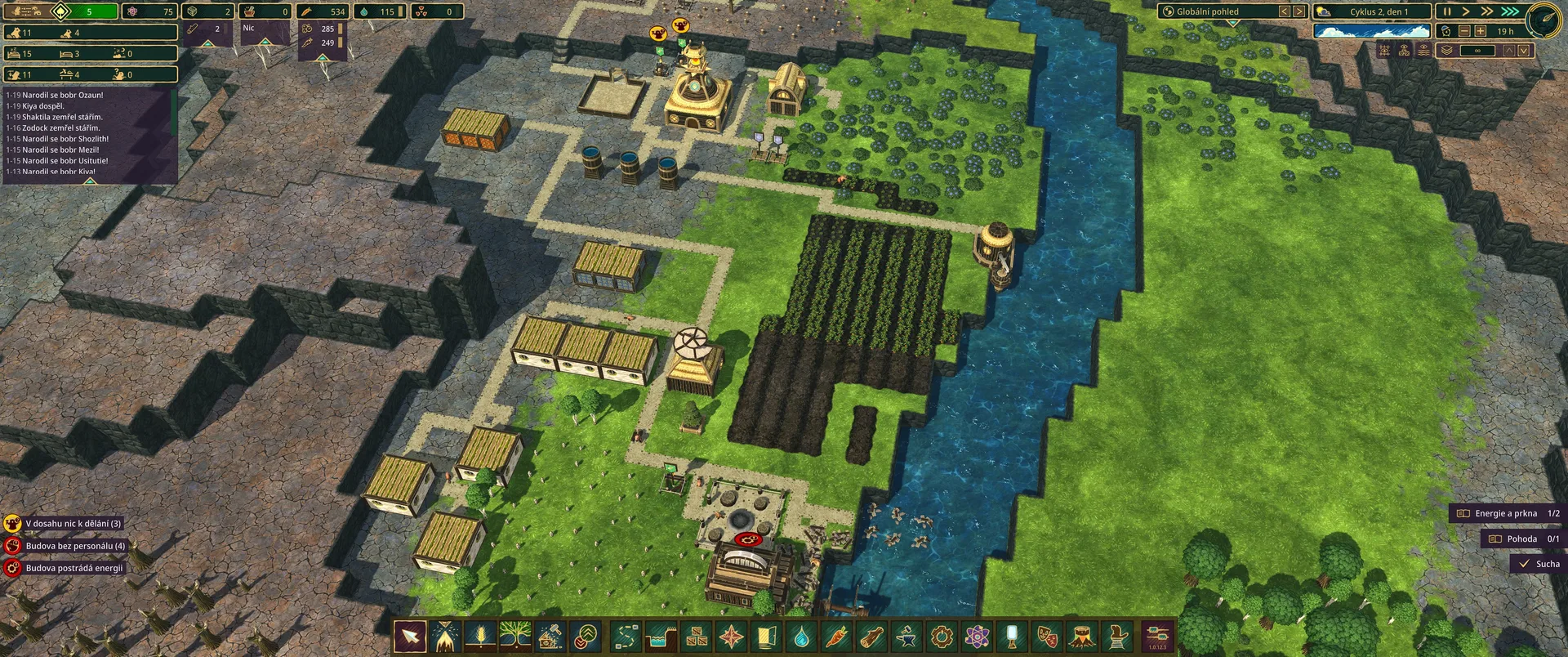Open the 'Energie a prkna' objective
The image size is (1568, 657).
(x=1507, y=514)
